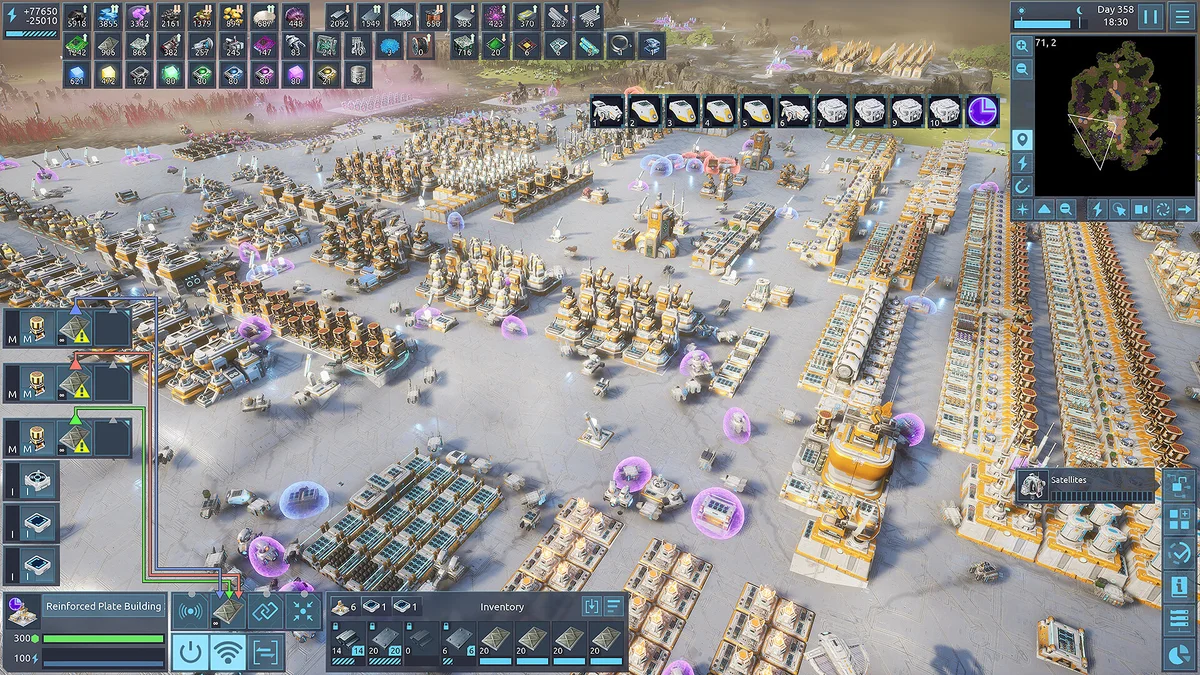Toggle the magnet button beside the minimap
This screenshot has height=675, width=1200.
pyautogui.click(x=1022, y=185)
